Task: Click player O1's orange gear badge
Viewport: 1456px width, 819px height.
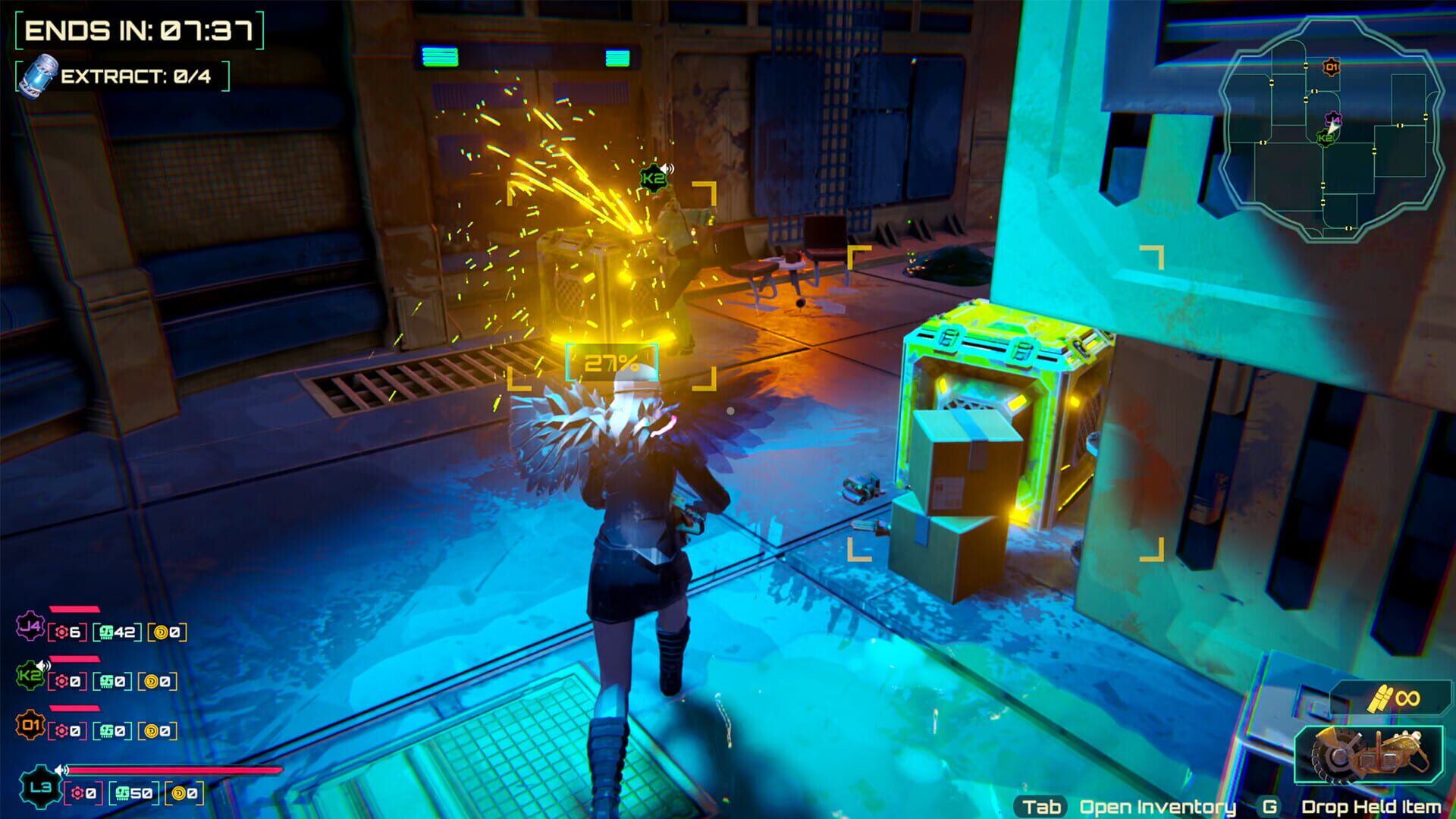Action: (x=31, y=725)
